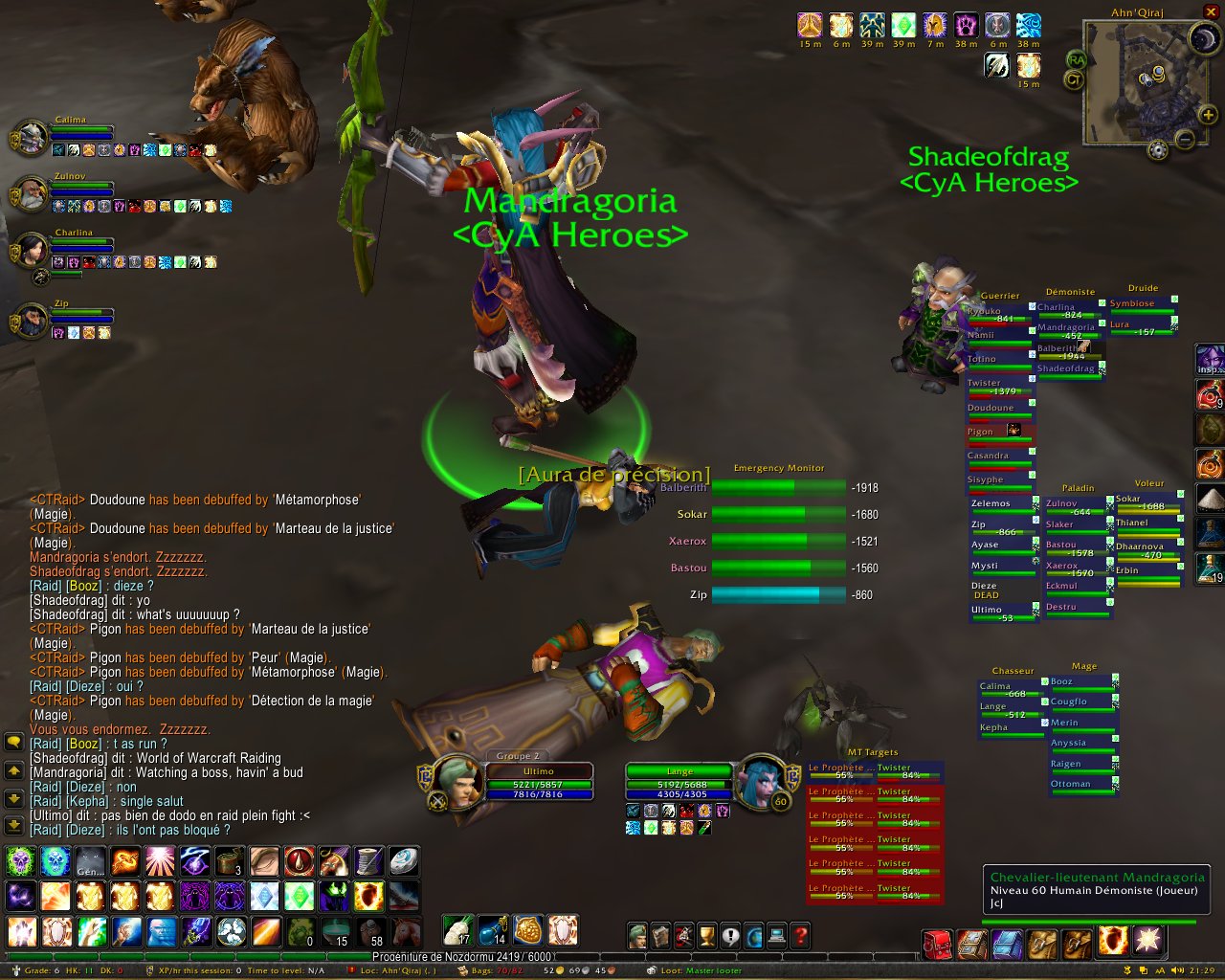Viewport: 1225px width, 980px height.
Task: Open the world map globe micro button
Action: pos(753,936)
